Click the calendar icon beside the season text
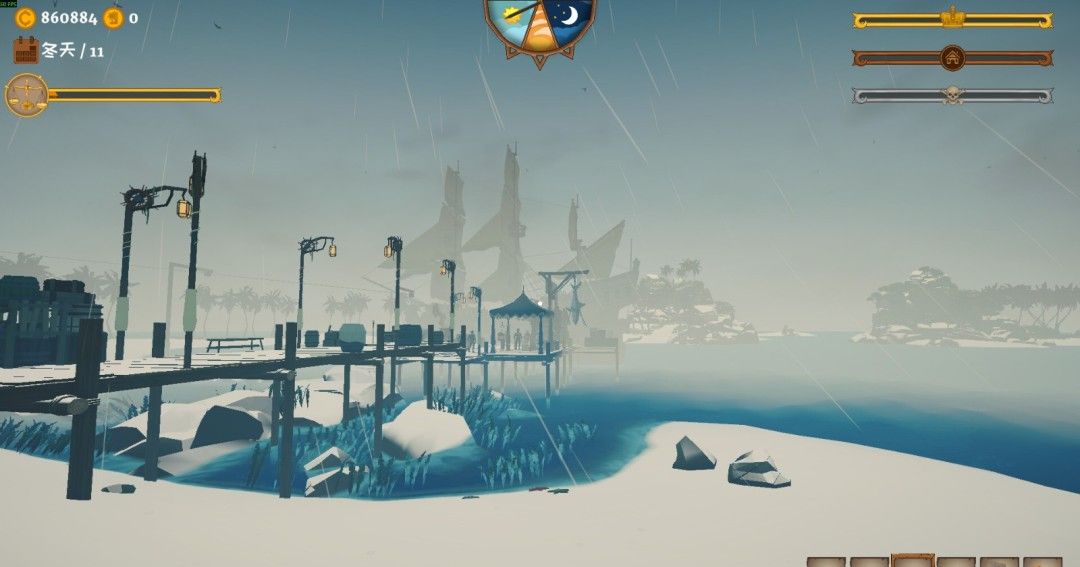 [26, 50]
